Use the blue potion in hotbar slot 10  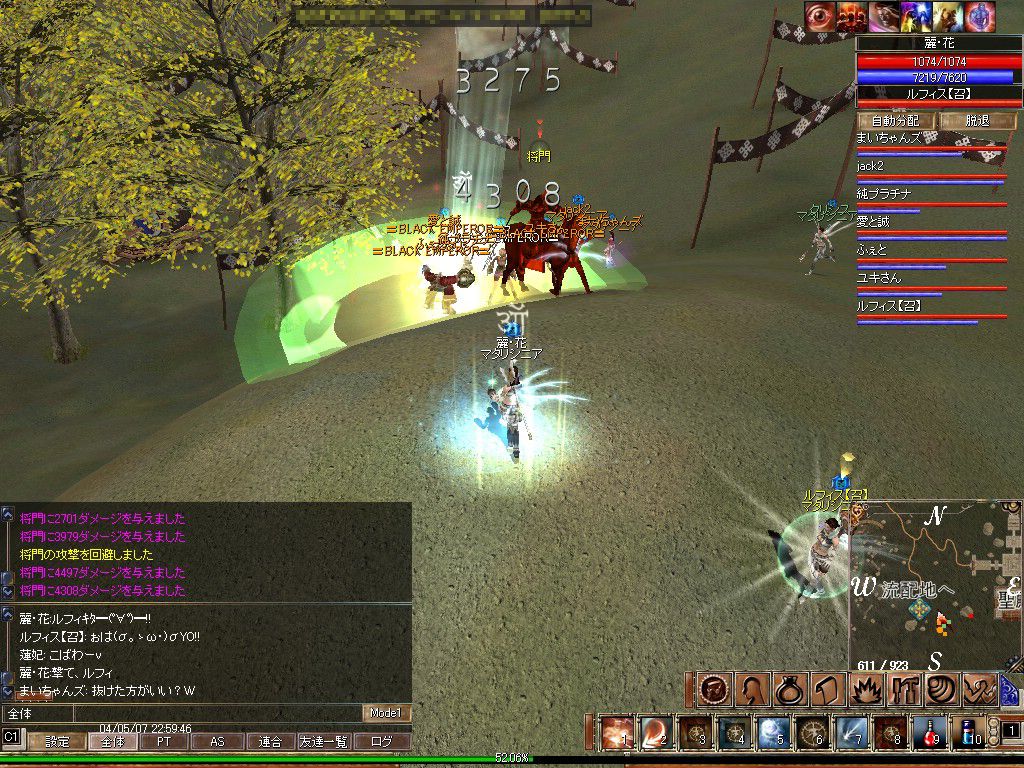click(x=967, y=733)
